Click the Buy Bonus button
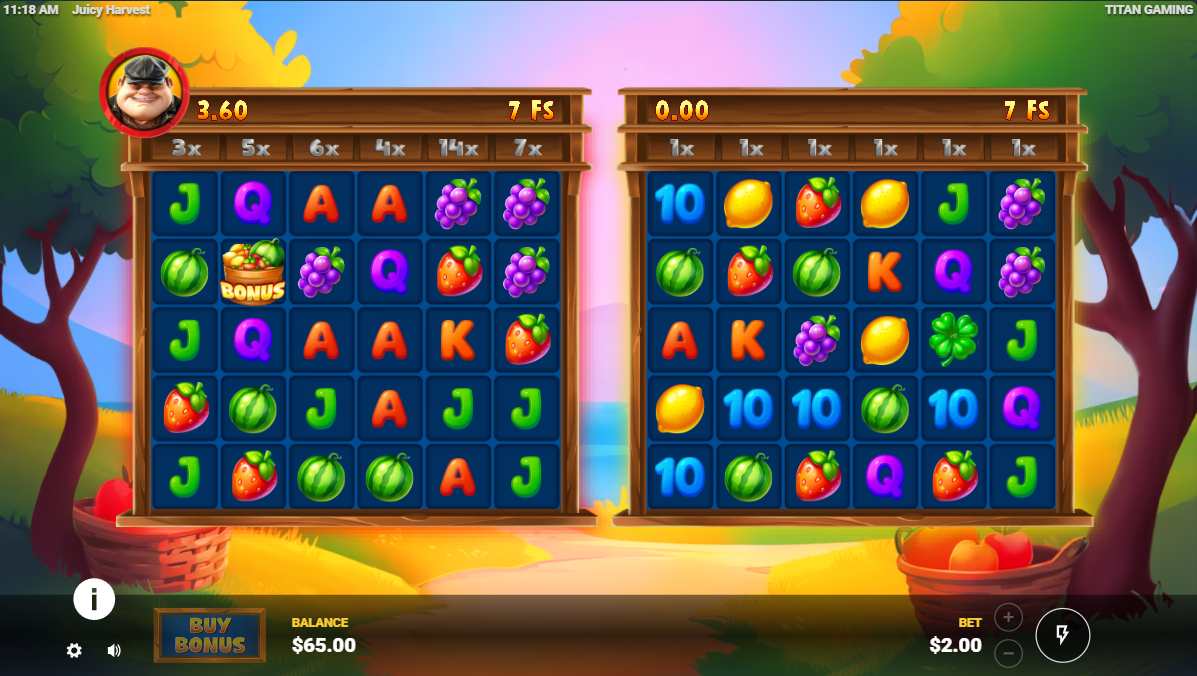 (210, 635)
